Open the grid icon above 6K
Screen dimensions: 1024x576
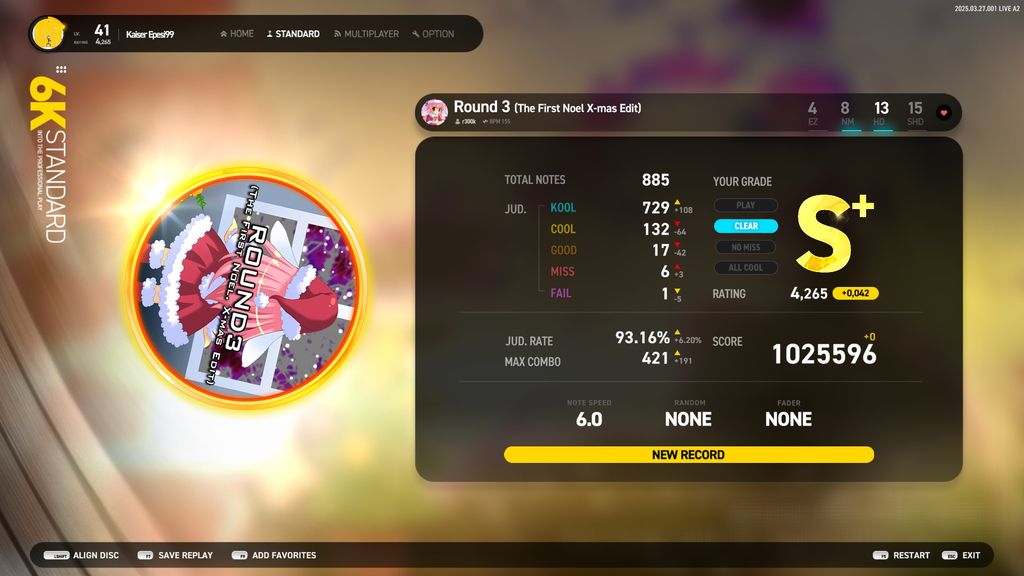61,70
